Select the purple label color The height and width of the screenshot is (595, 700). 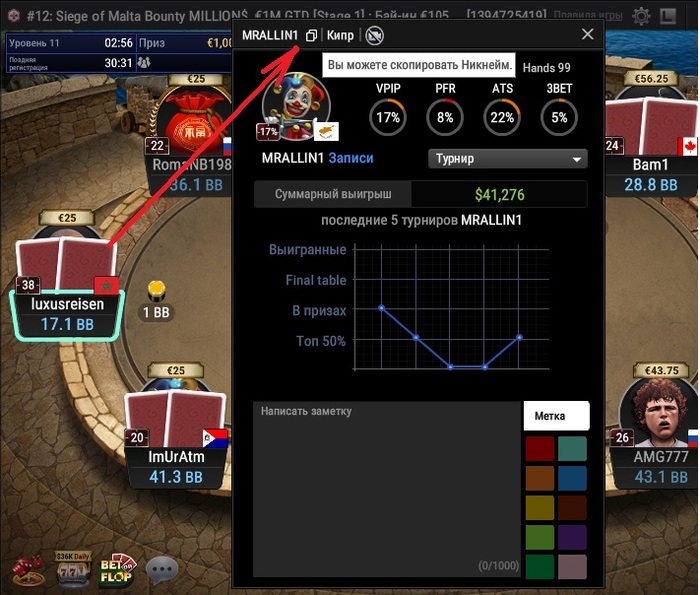(x=572, y=538)
